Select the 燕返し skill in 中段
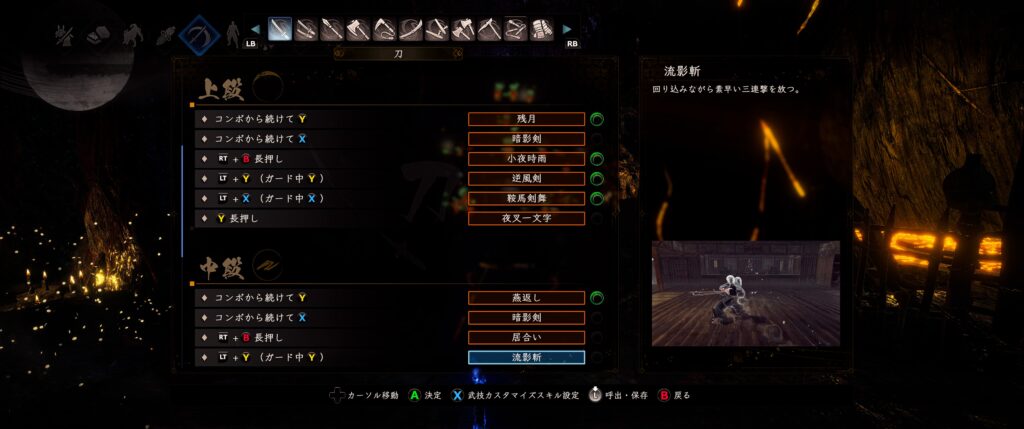 (526, 297)
